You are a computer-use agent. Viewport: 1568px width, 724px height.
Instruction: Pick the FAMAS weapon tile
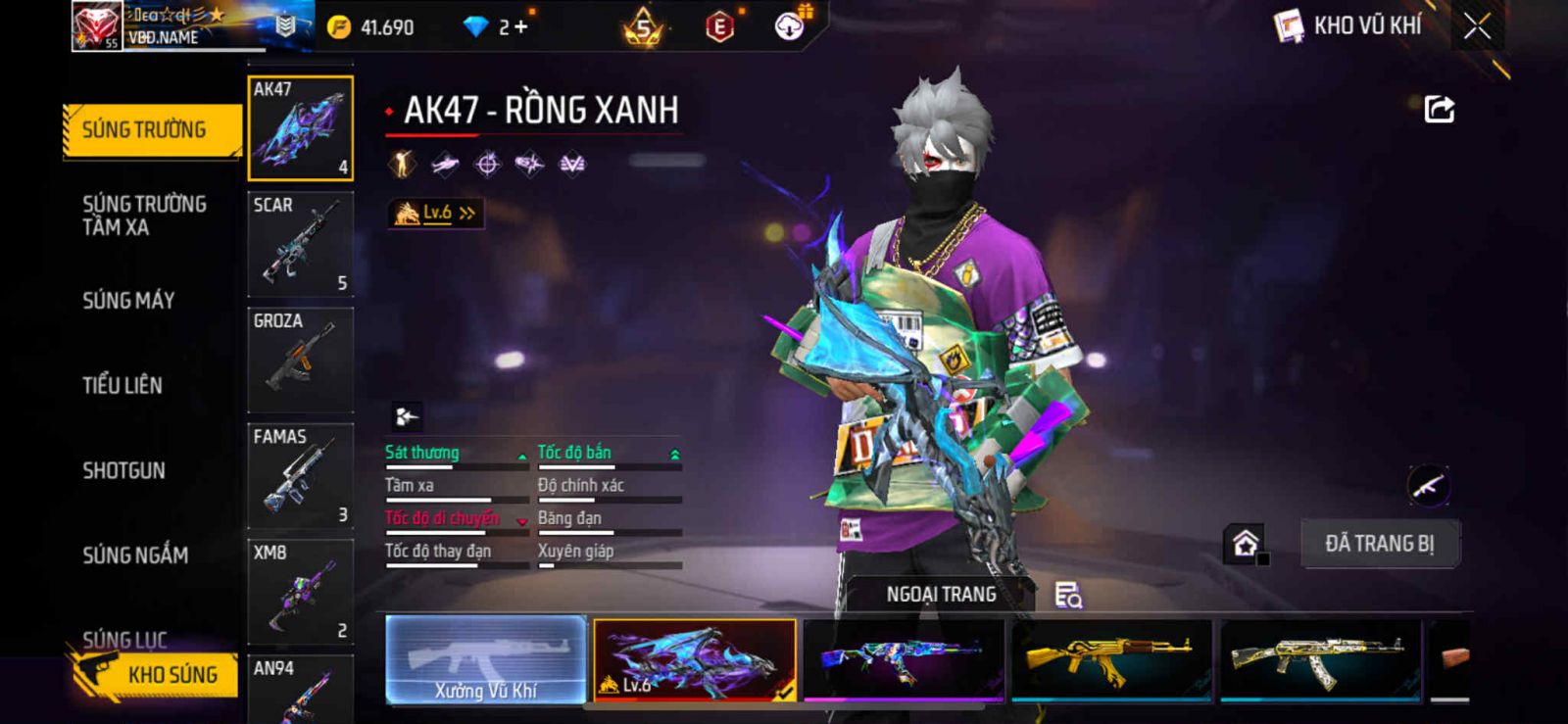coord(300,476)
